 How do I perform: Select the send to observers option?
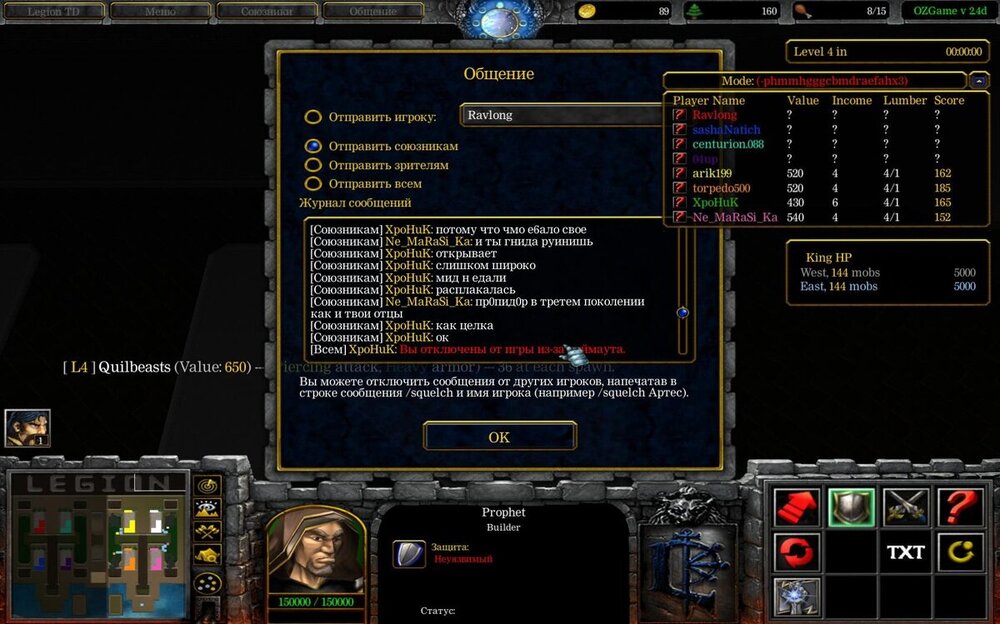pos(313,165)
